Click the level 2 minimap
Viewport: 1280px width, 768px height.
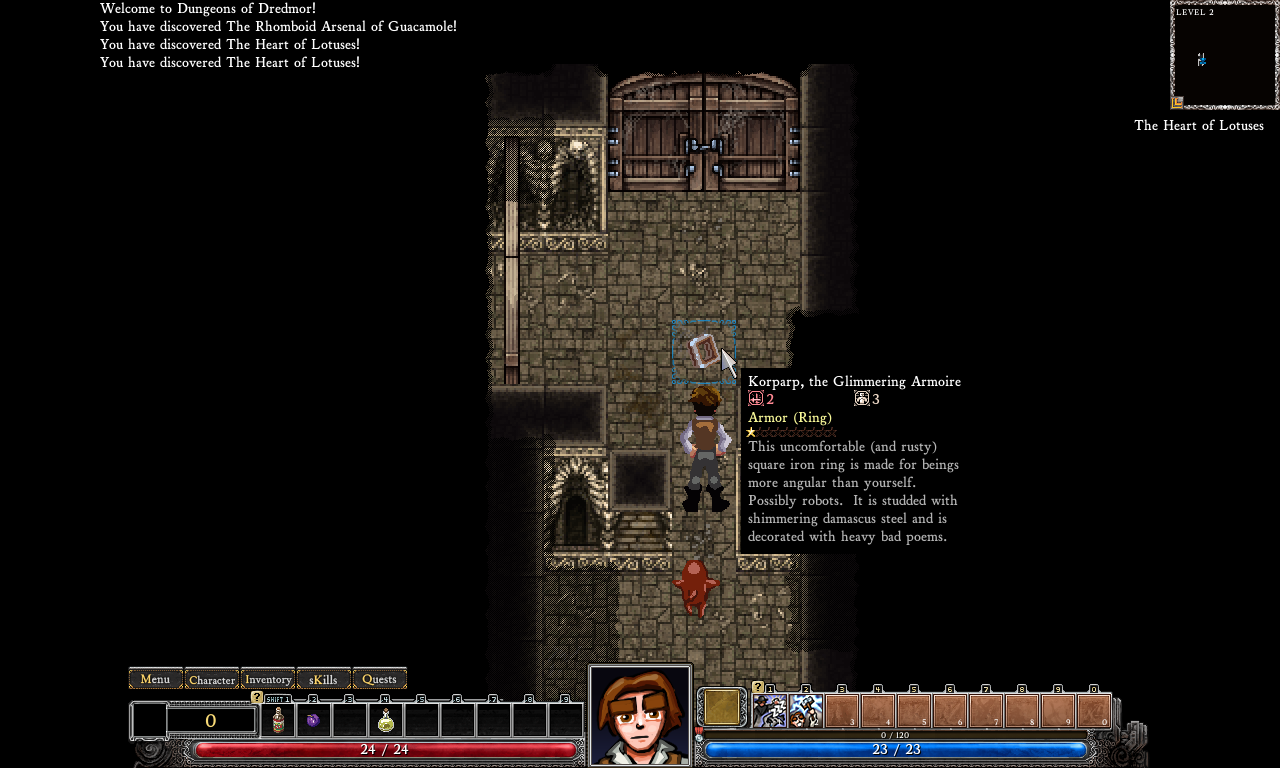point(1224,55)
